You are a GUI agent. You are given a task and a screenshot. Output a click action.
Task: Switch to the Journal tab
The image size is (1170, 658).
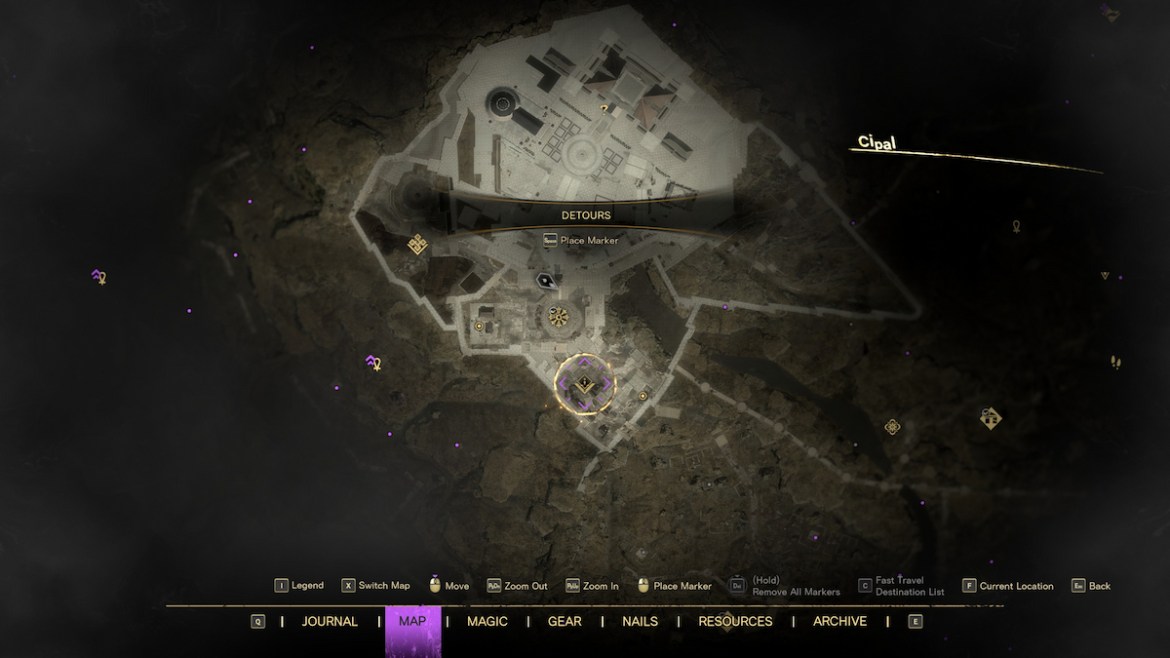tap(329, 621)
